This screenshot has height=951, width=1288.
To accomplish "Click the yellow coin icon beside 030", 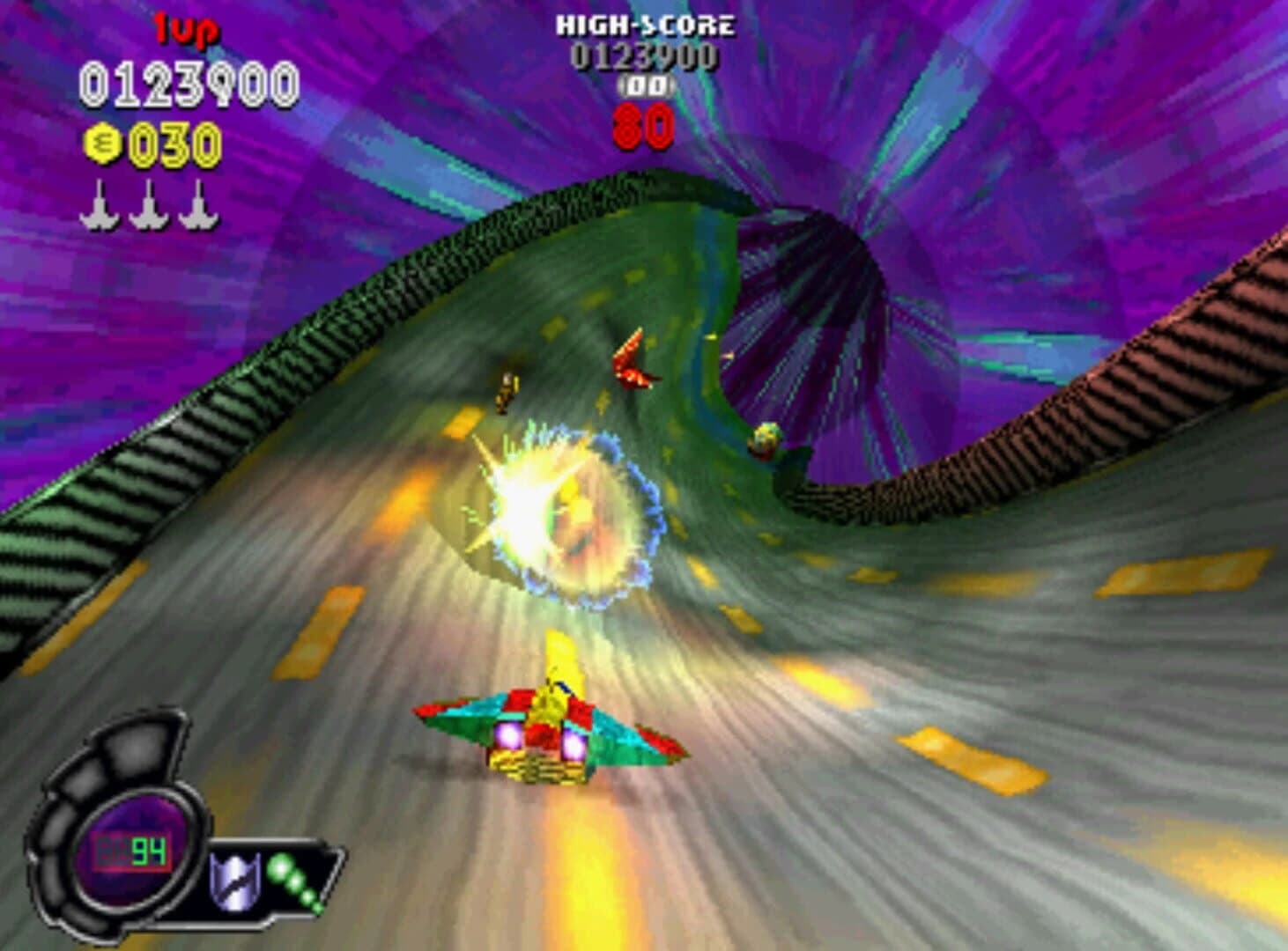I will point(105,144).
